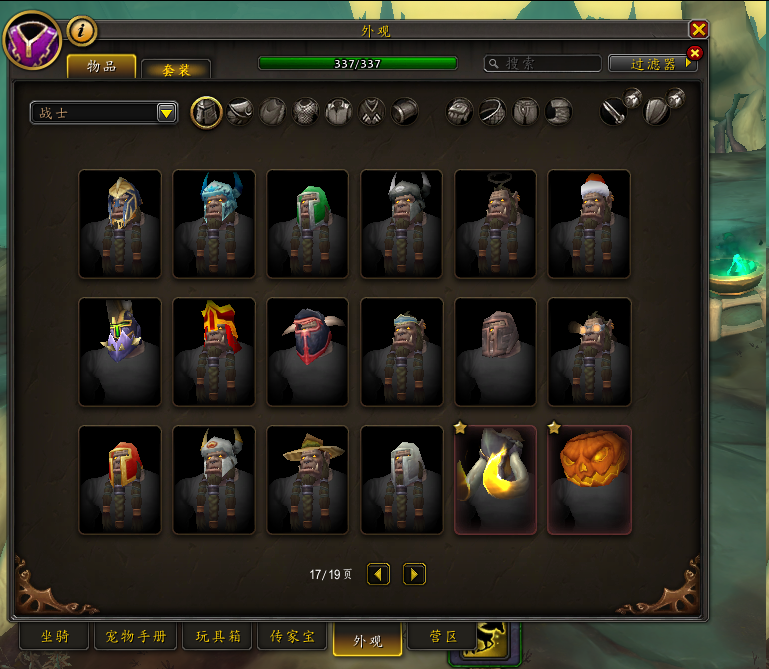The height and width of the screenshot is (669, 769).
Task: Open the info help button
Action: point(82,32)
